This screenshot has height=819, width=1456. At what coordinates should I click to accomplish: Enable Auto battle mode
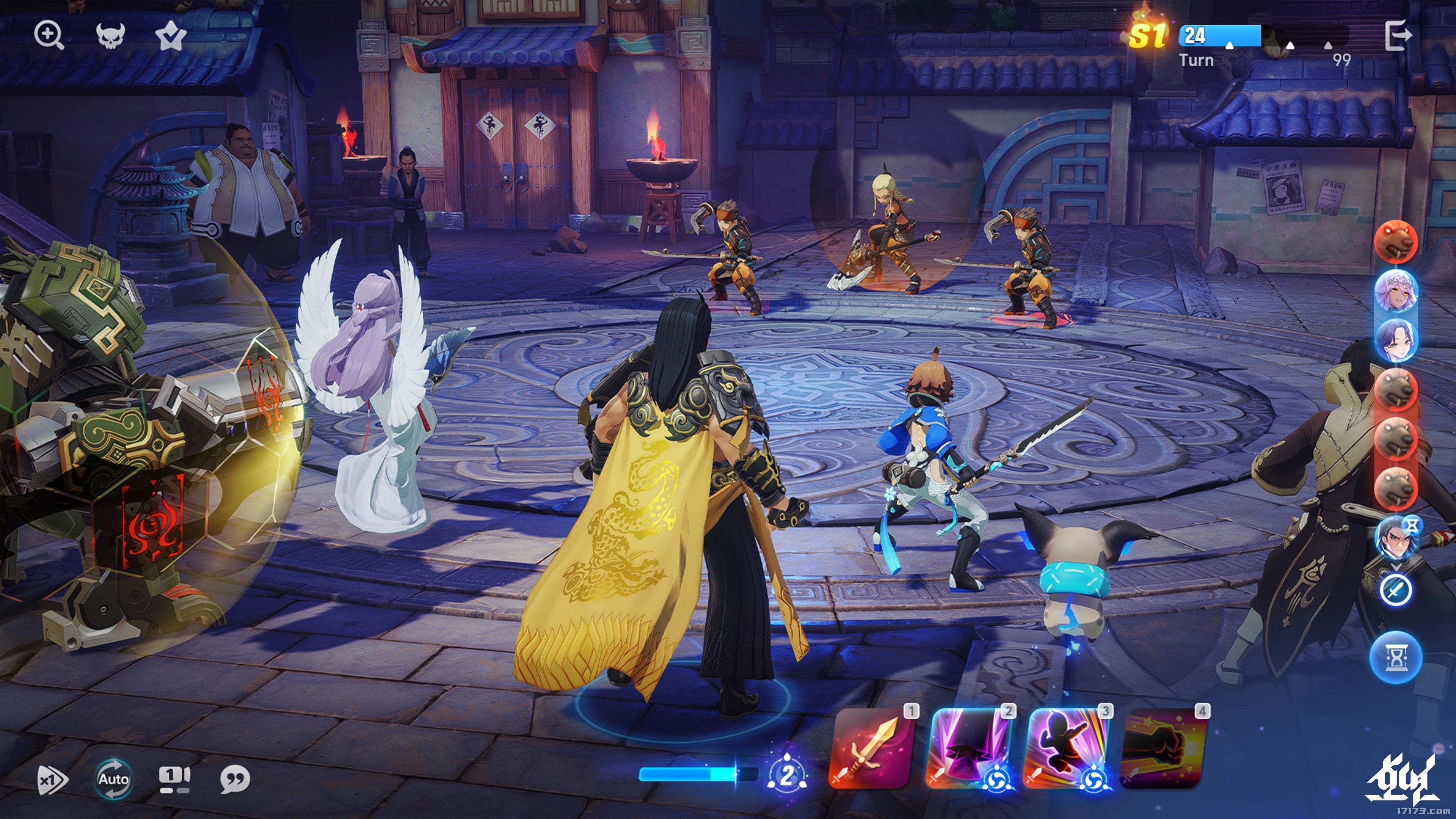[x=114, y=780]
